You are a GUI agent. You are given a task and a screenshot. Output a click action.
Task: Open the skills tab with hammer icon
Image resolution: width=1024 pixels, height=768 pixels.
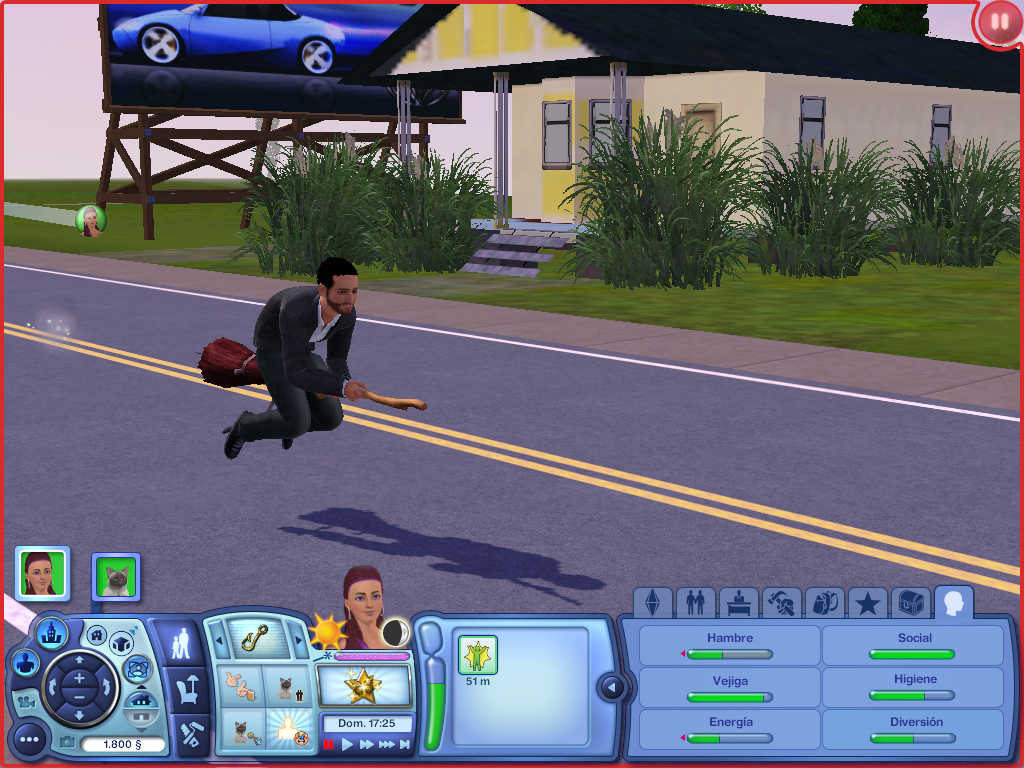(x=782, y=603)
